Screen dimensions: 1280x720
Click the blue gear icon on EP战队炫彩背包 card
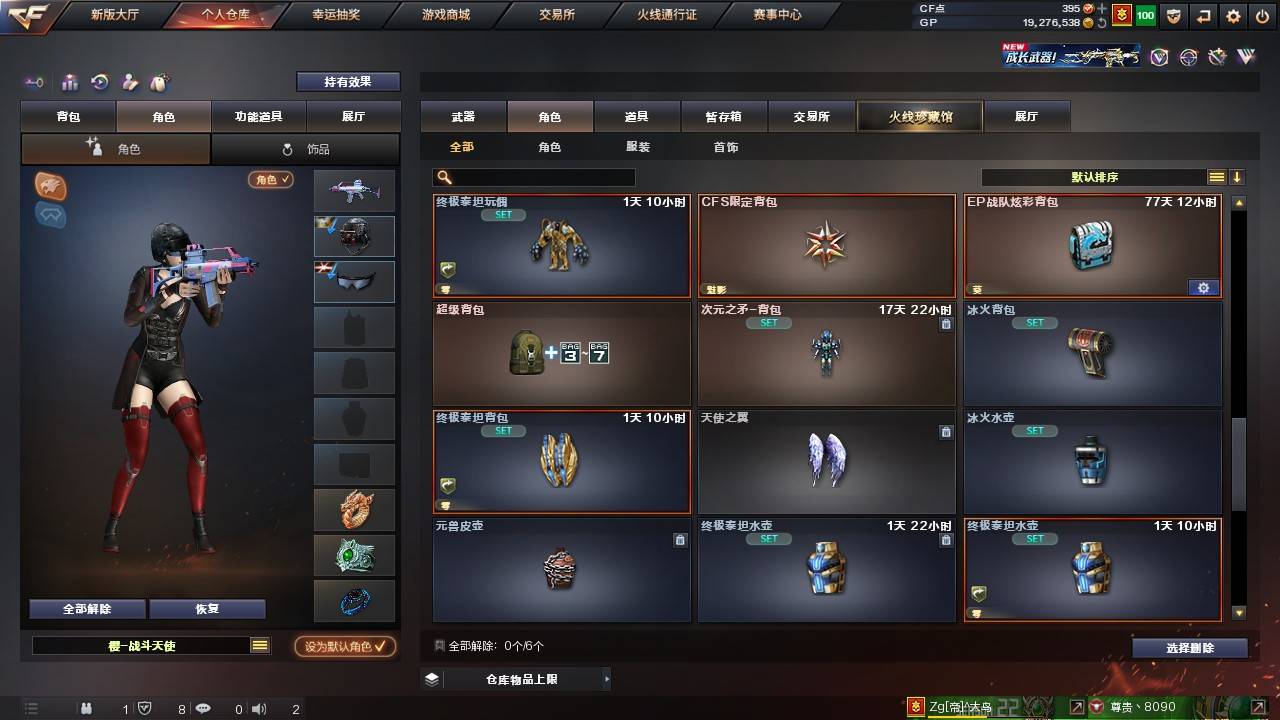click(1203, 287)
